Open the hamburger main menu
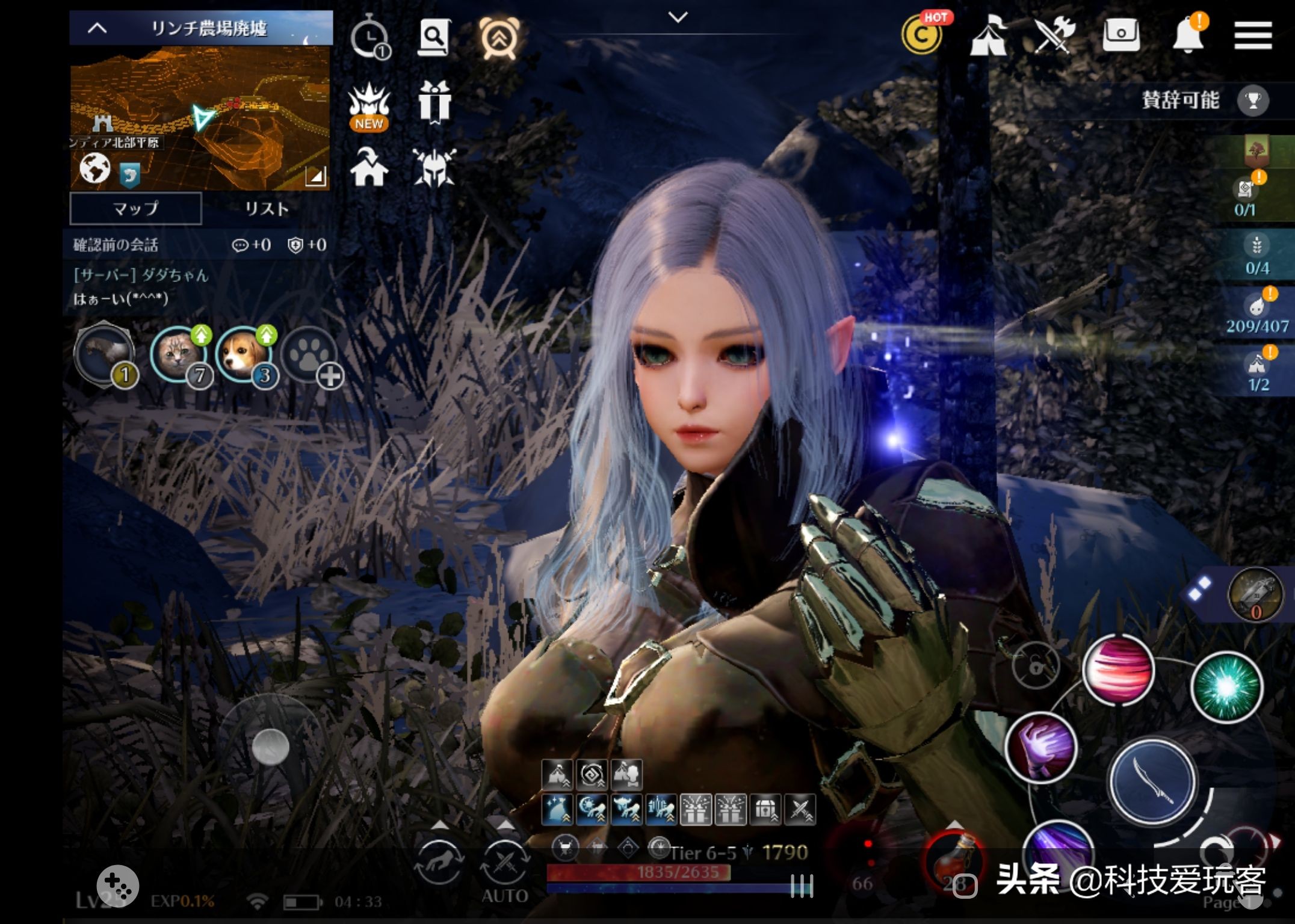 [x=1253, y=36]
